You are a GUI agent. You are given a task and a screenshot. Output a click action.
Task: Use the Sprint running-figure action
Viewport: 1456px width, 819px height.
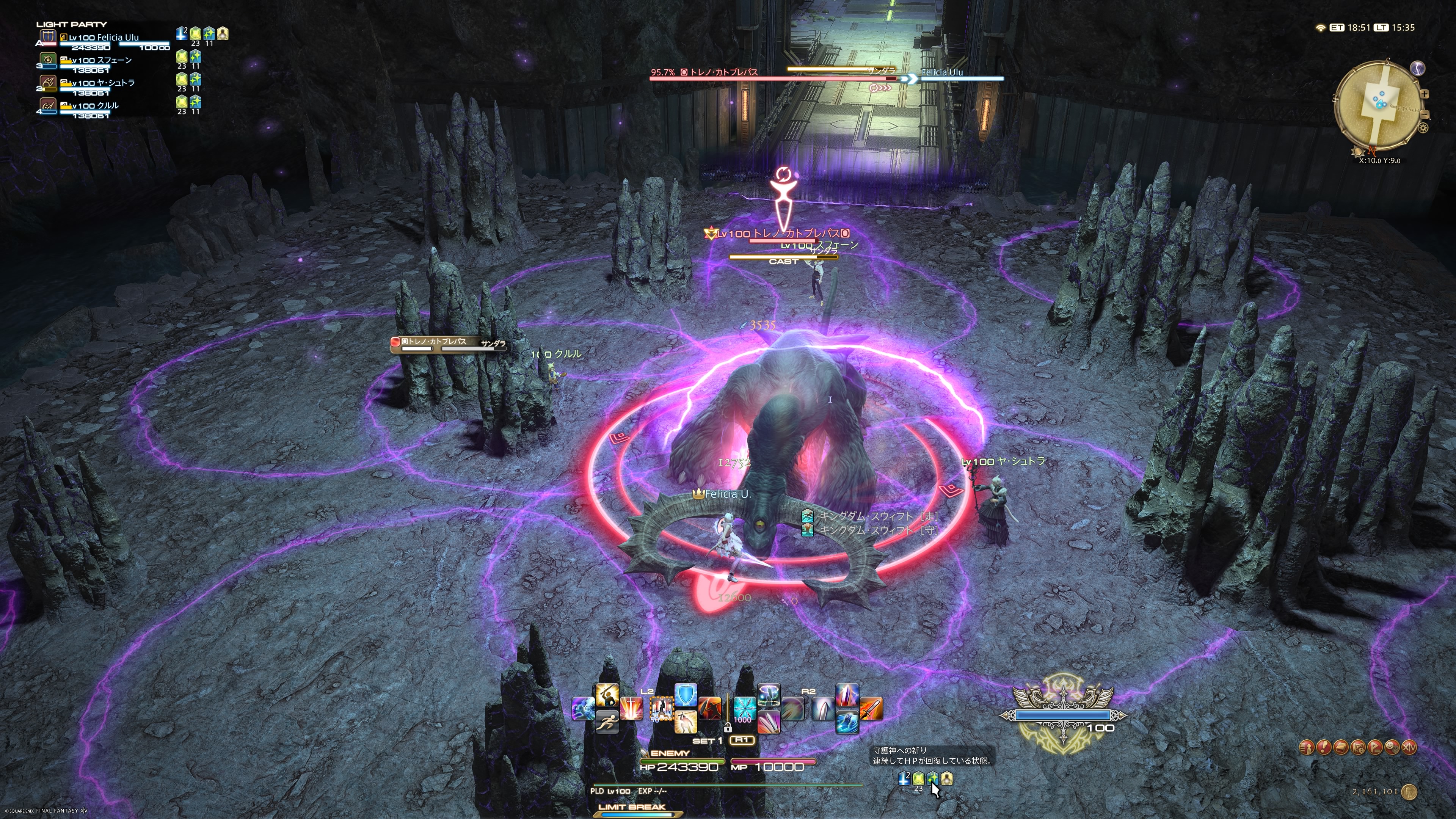607,722
